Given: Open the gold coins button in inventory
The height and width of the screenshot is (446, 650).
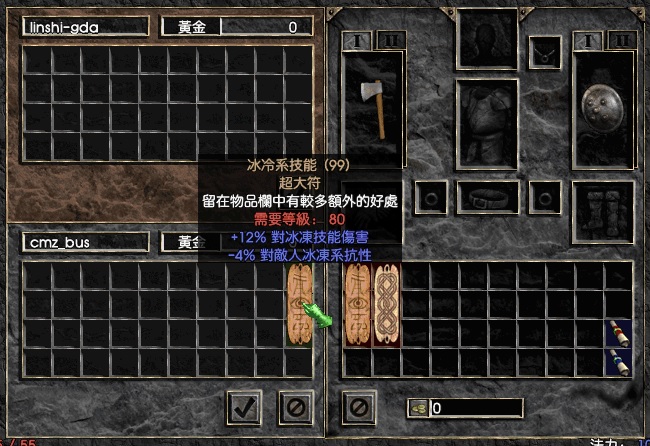Looking at the screenshot, I should (417, 408).
